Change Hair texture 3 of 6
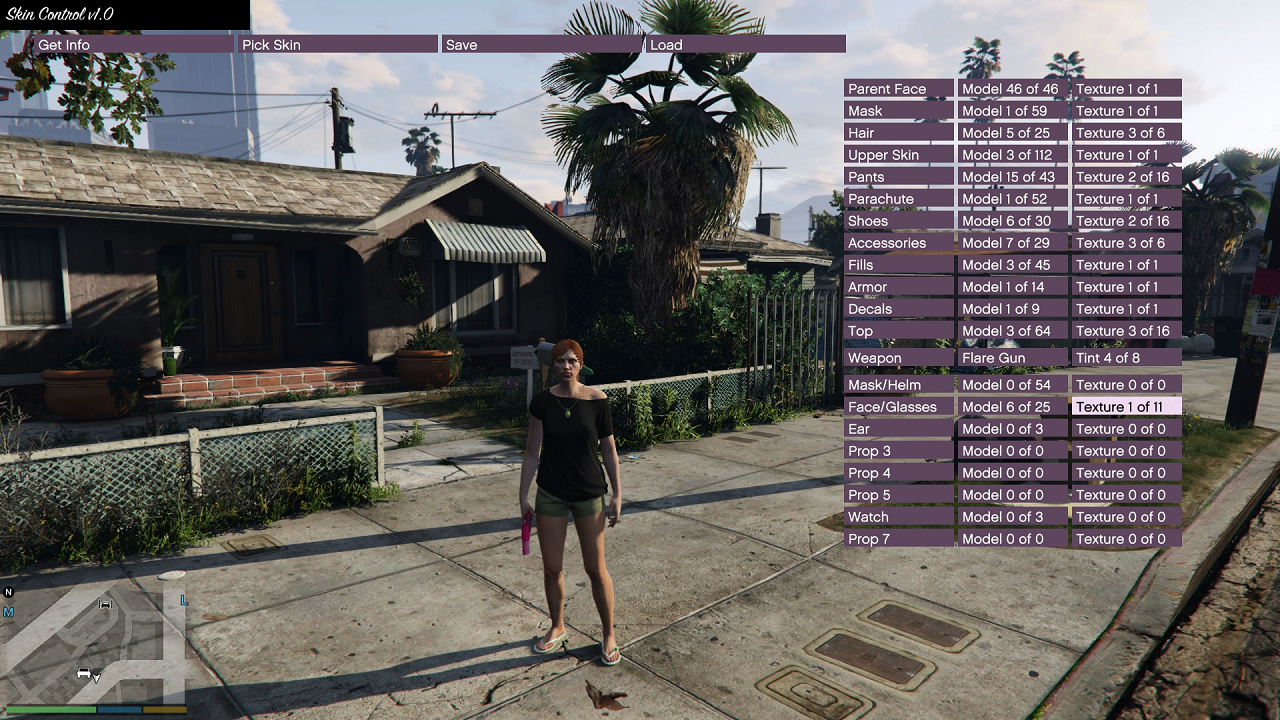 click(x=1127, y=133)
